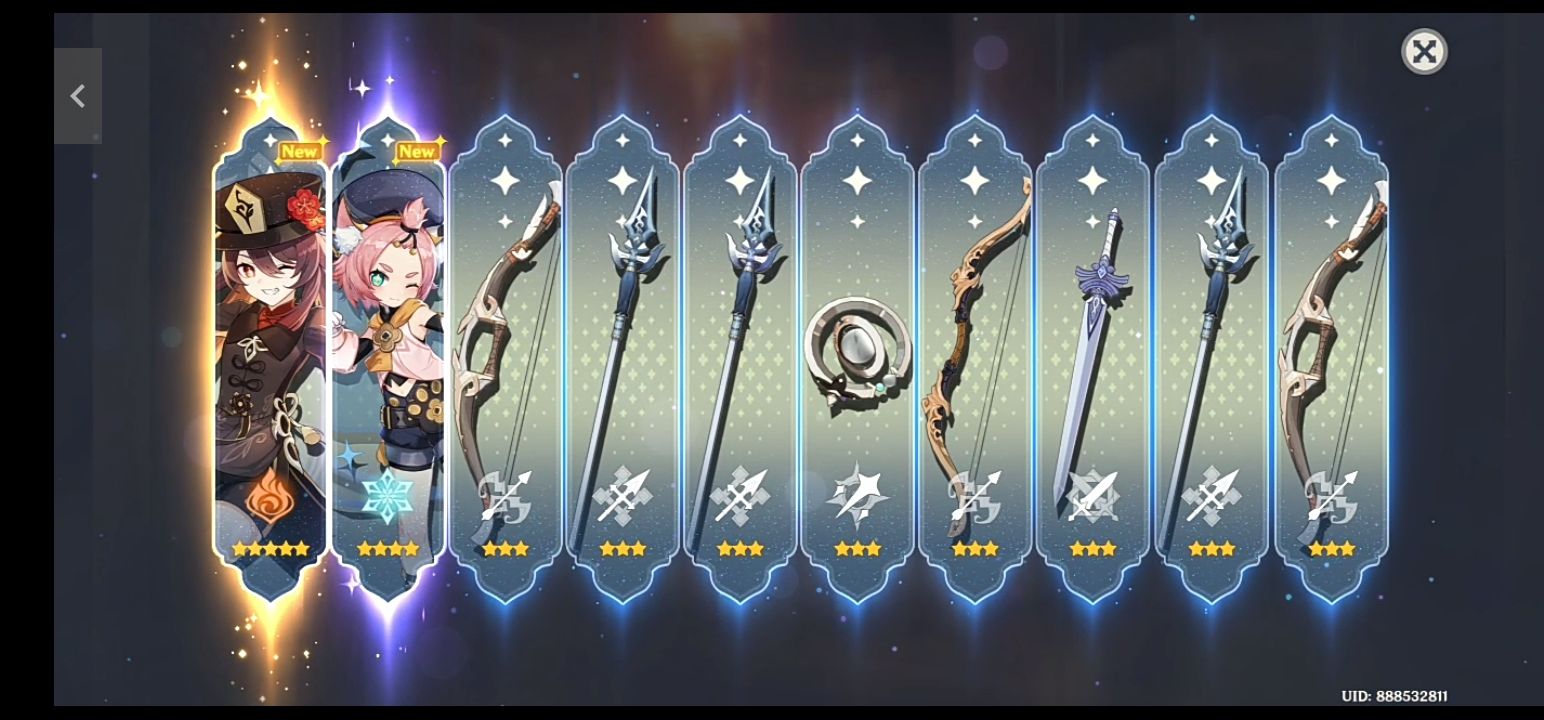Image resolution: width=1544 pixels, height=720 pixels.
Task: Click the four-star rating under Diona
Action: pos(388,547)
